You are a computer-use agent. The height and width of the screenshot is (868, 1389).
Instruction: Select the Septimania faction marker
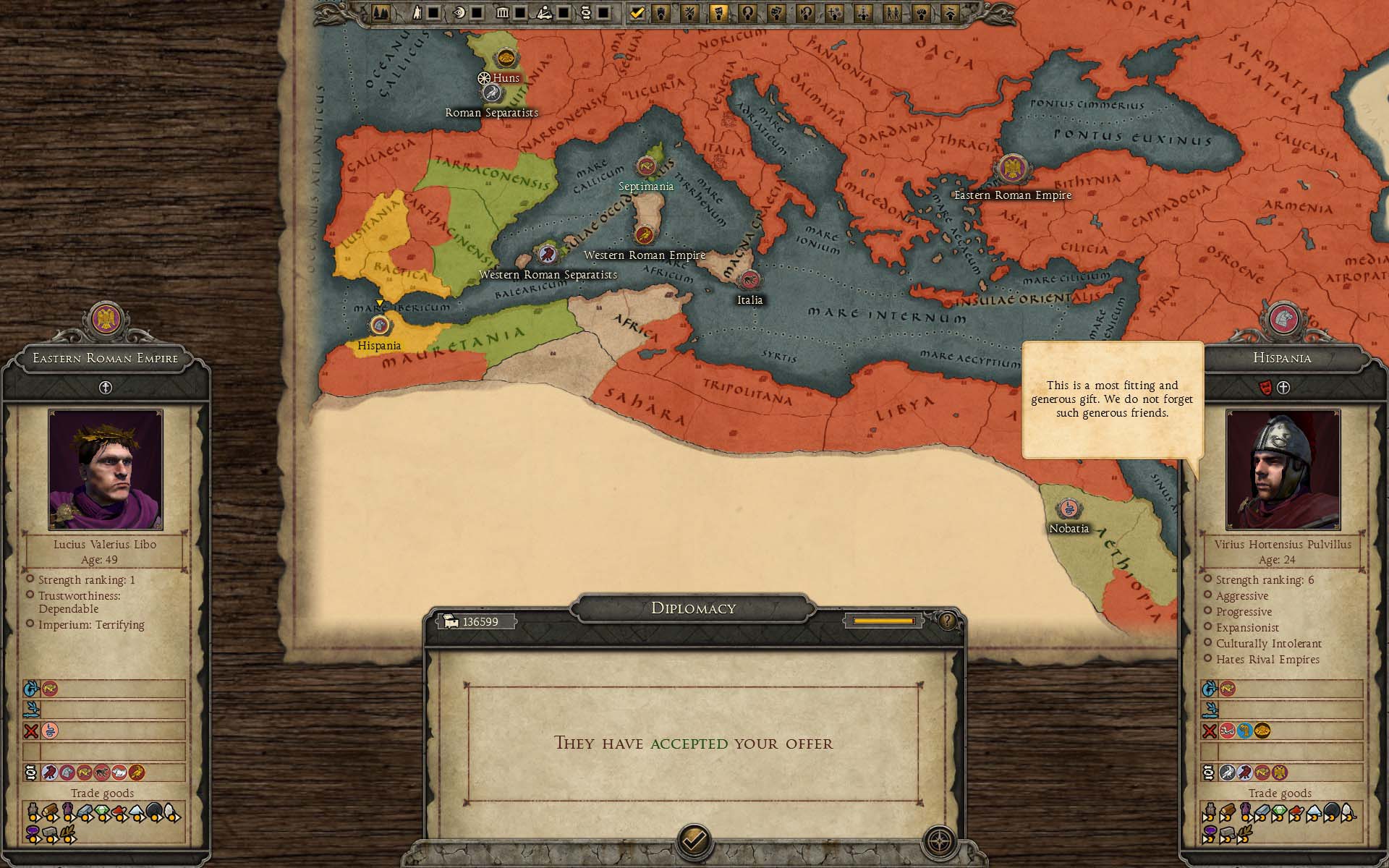[x=645, y=166]
